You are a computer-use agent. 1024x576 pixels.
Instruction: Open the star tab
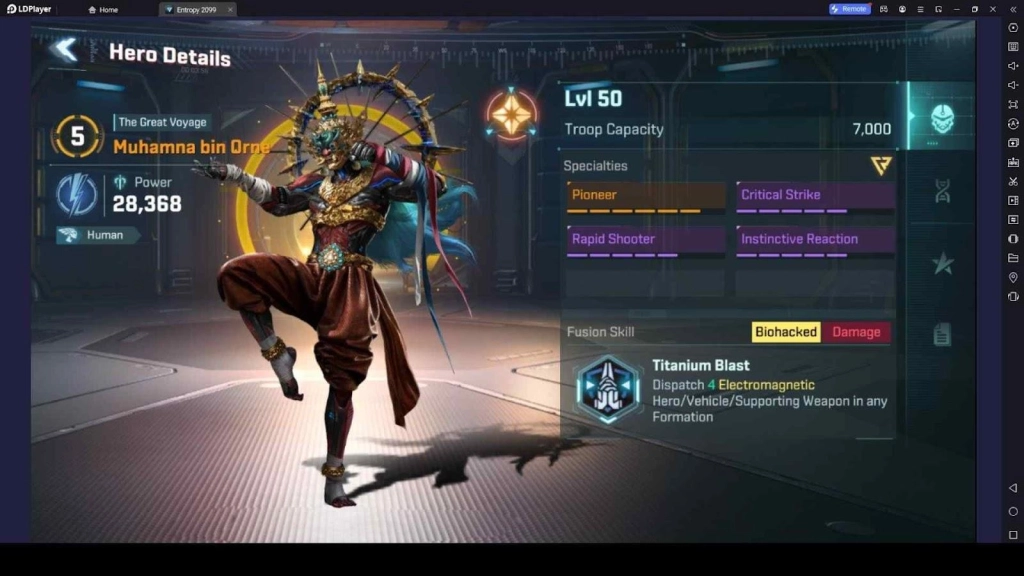tap(942, 263)
